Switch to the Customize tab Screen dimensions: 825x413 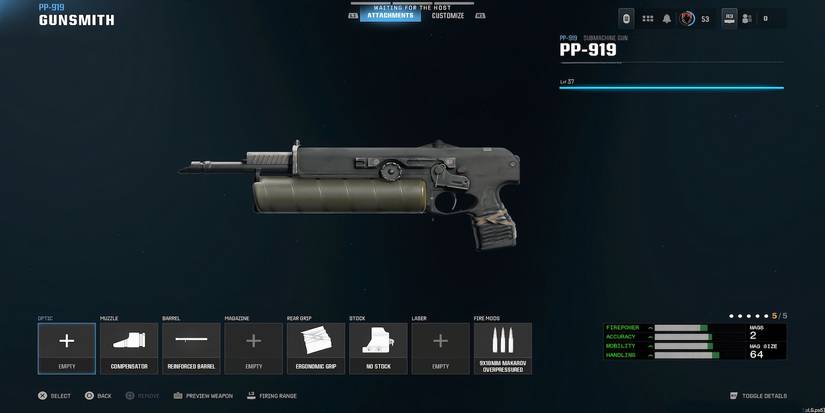tap(448, 16)
